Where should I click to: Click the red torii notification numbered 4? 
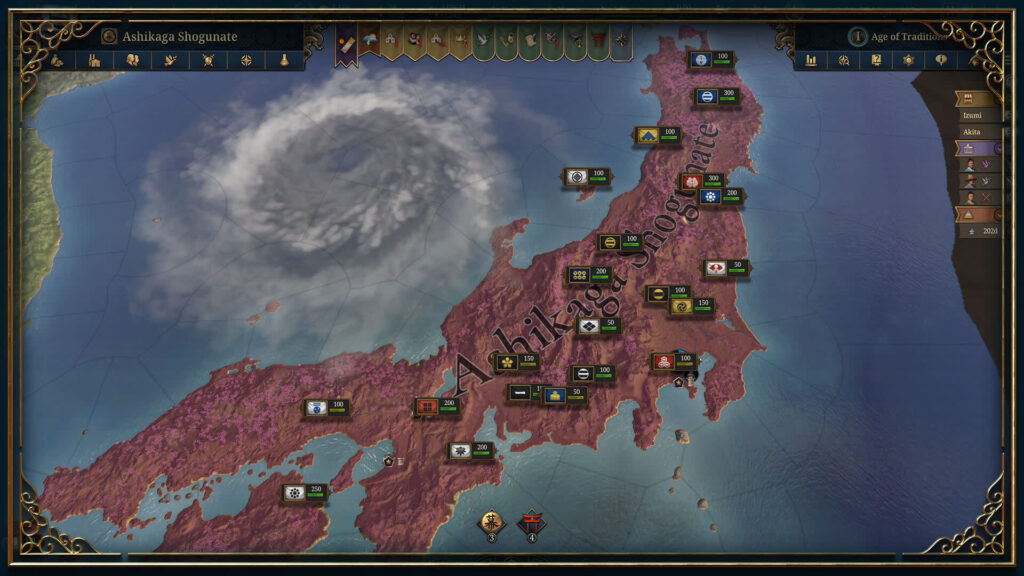click(x=531, y=523)
